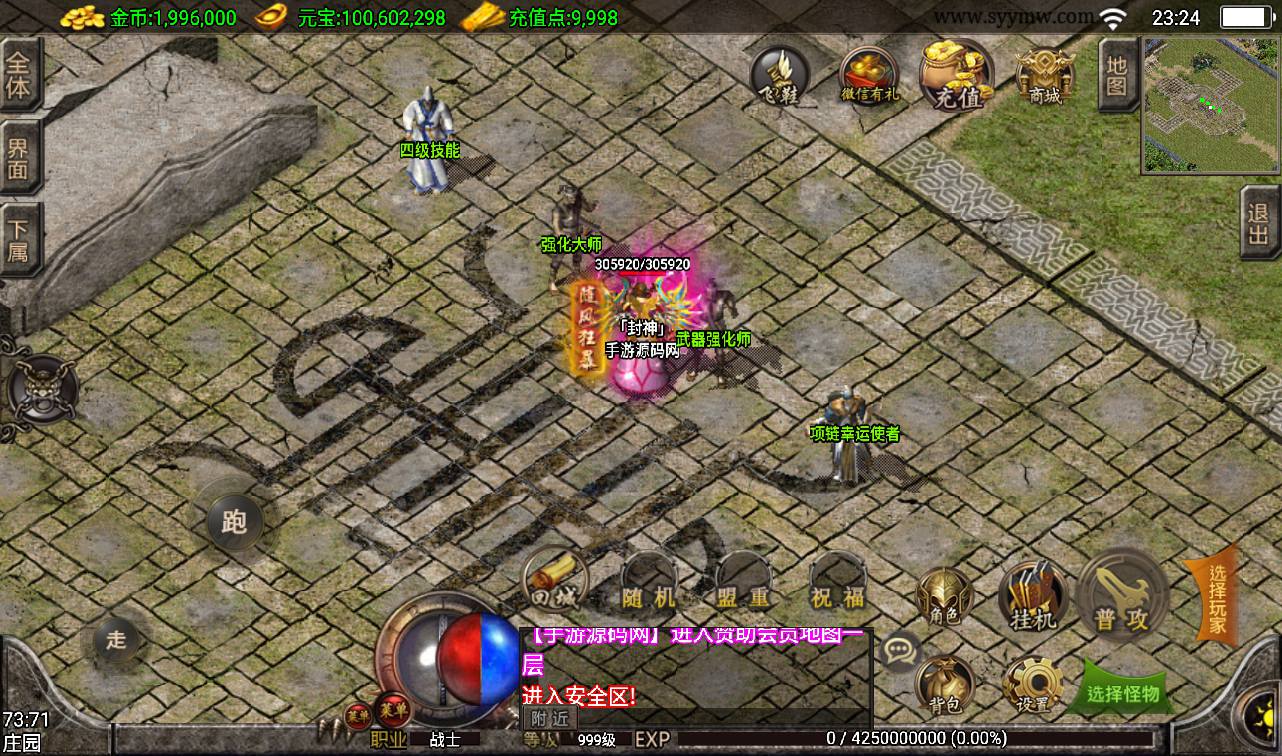The width and height of the screenshot is (1282, 756).
Task: Open the 充值 recharge shop
Action: [x=957, y=75]
